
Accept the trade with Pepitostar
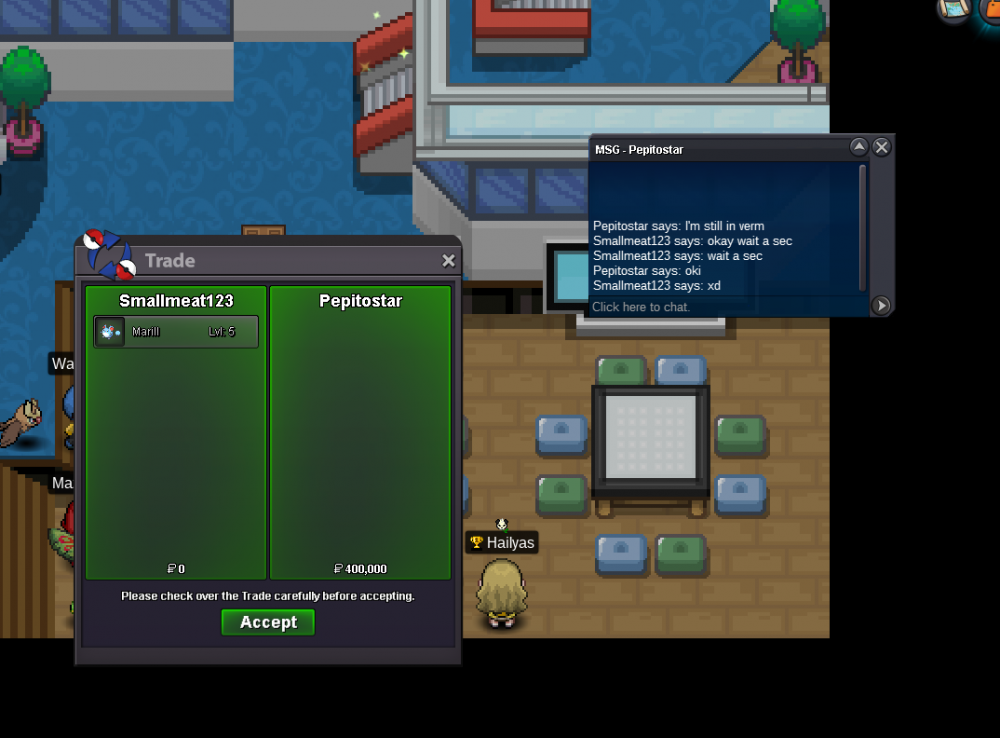(268, 622)
